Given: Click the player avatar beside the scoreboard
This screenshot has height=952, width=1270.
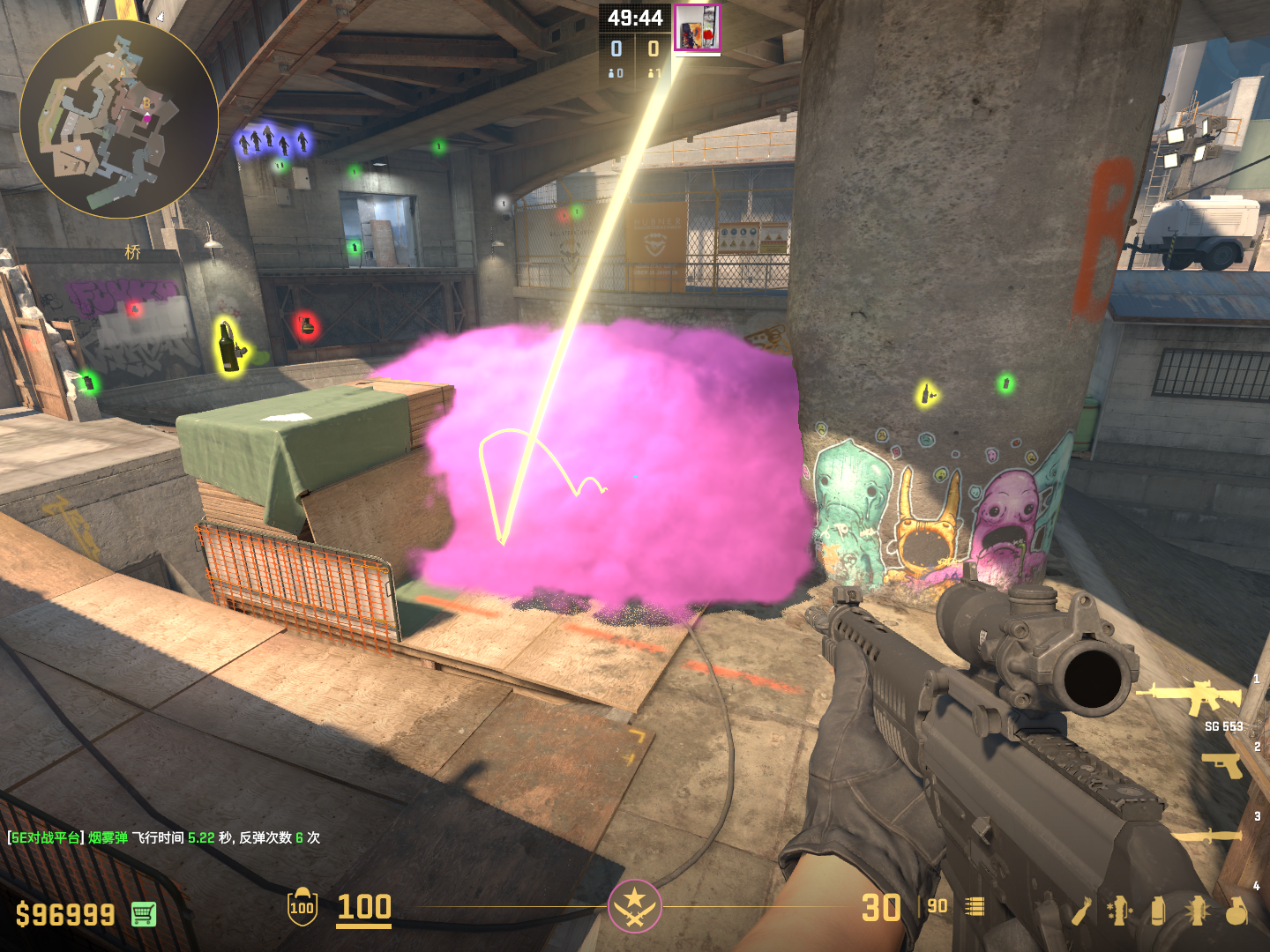Looking at the screenshot, I should click(x=697, y=28).
